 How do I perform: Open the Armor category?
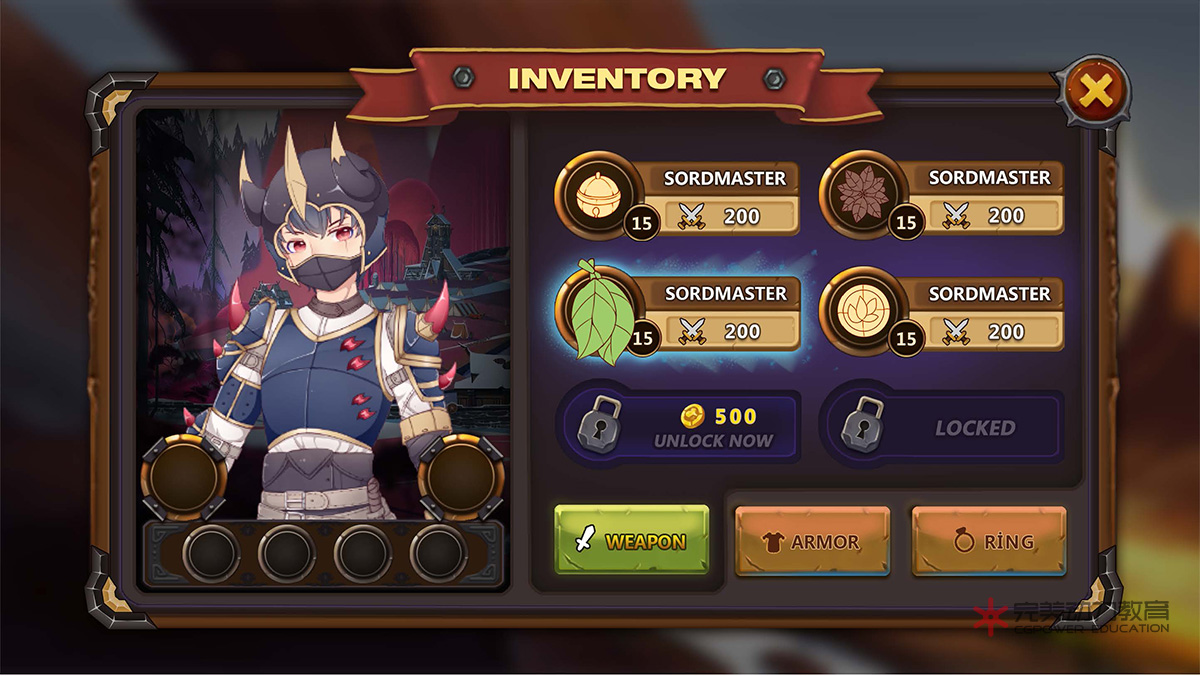click(x=812, y=541)
